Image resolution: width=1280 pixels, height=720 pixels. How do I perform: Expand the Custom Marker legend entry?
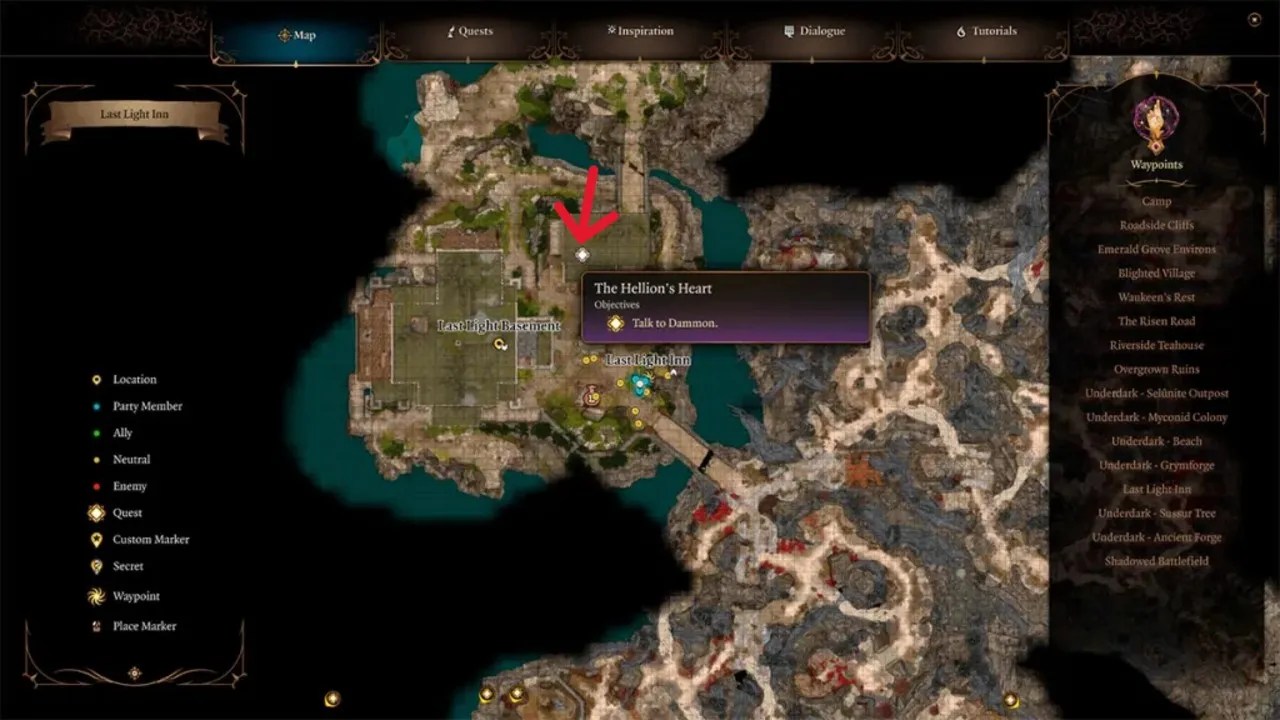coord(95,539)
